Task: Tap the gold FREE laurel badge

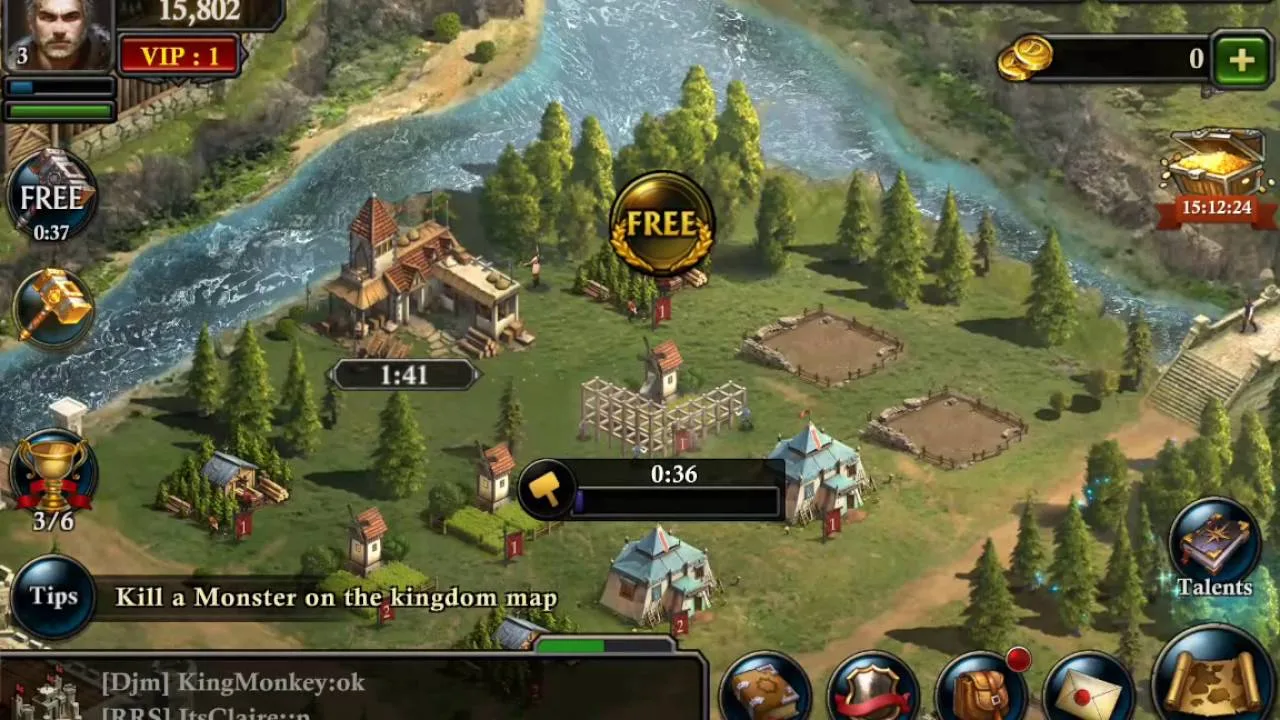Action: pyautogui.click(x=662, y=223)
